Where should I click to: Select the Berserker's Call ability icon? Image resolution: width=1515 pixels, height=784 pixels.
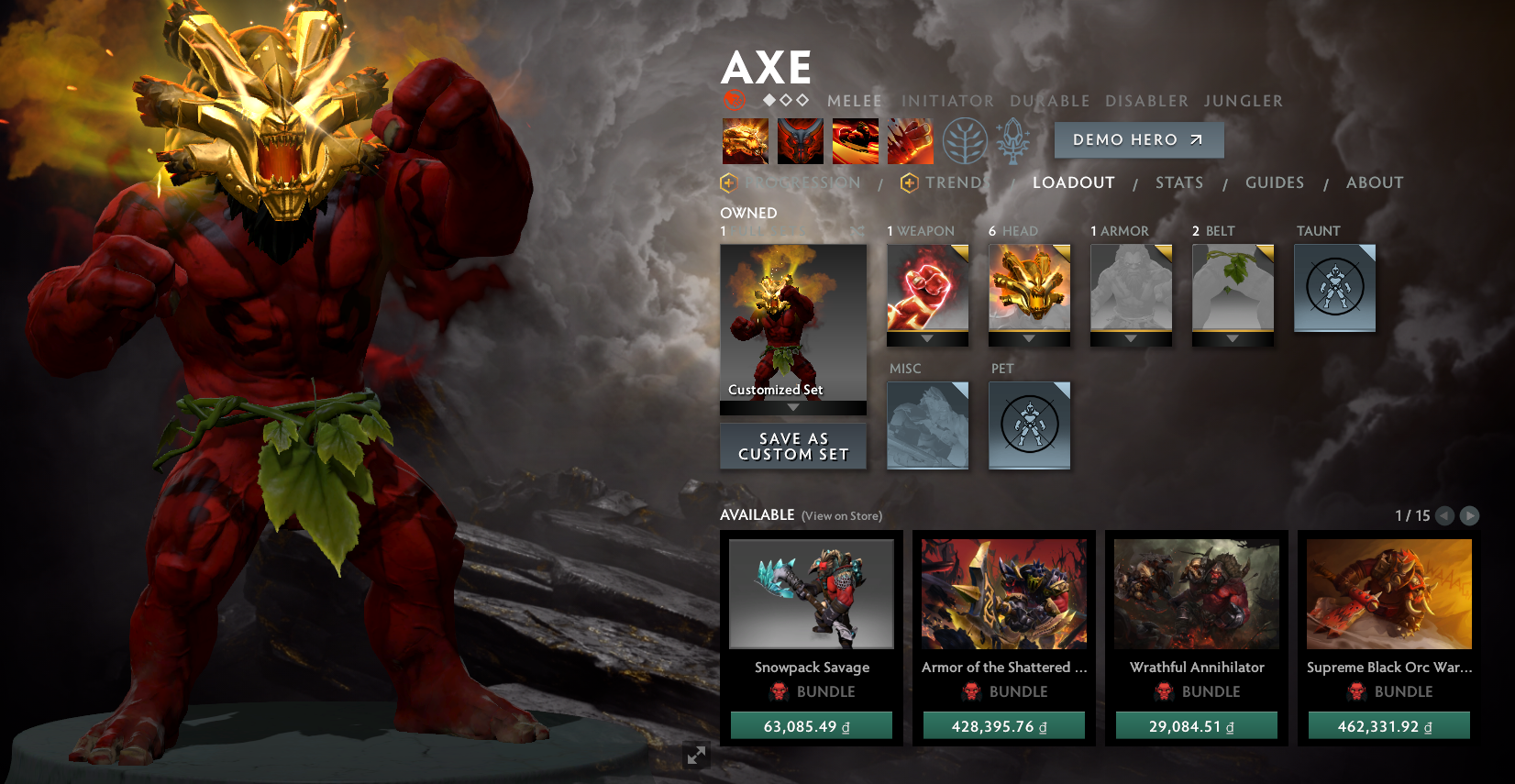tap(746, 140)
